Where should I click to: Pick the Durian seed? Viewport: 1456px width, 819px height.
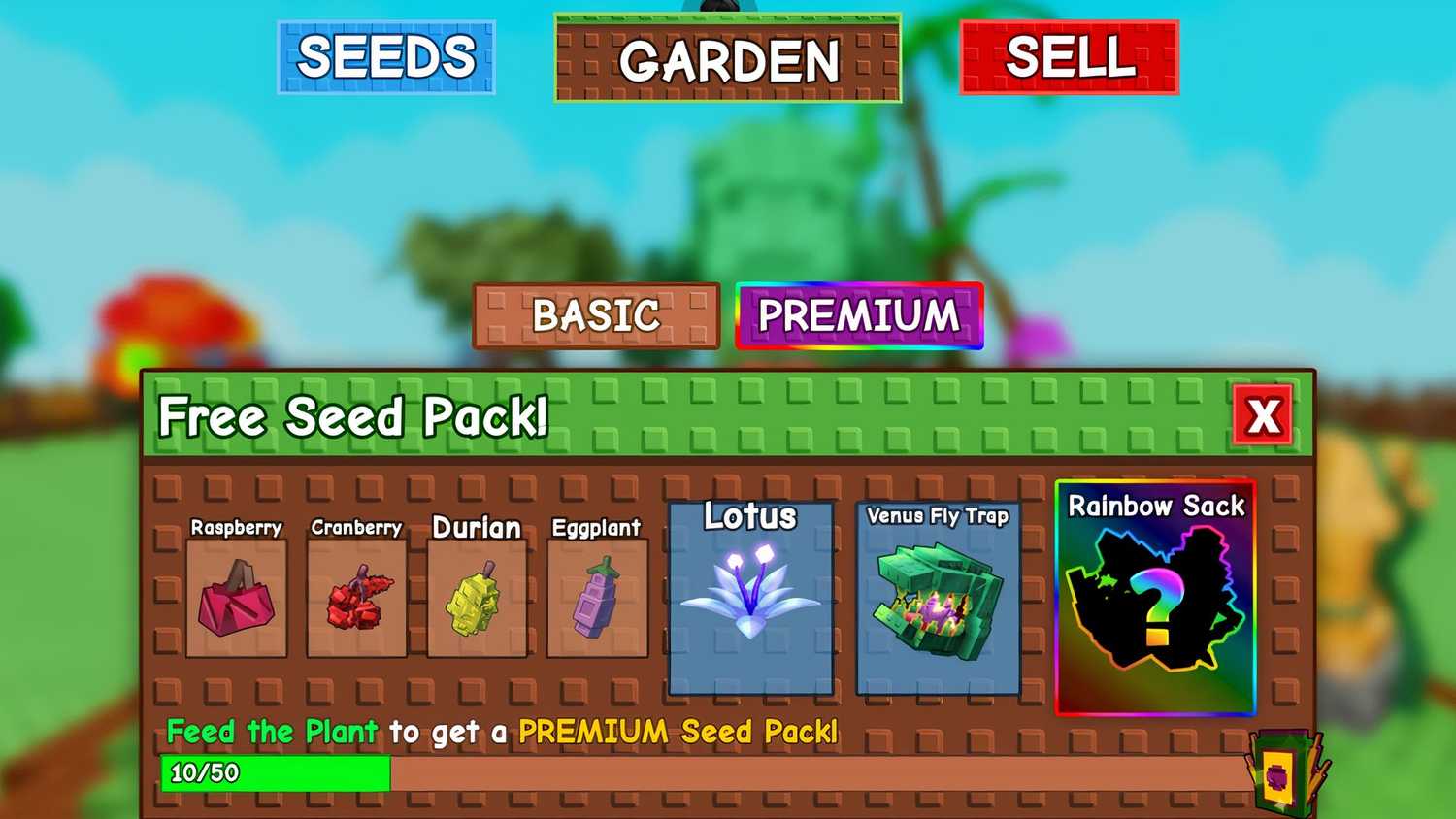point(477,597)
